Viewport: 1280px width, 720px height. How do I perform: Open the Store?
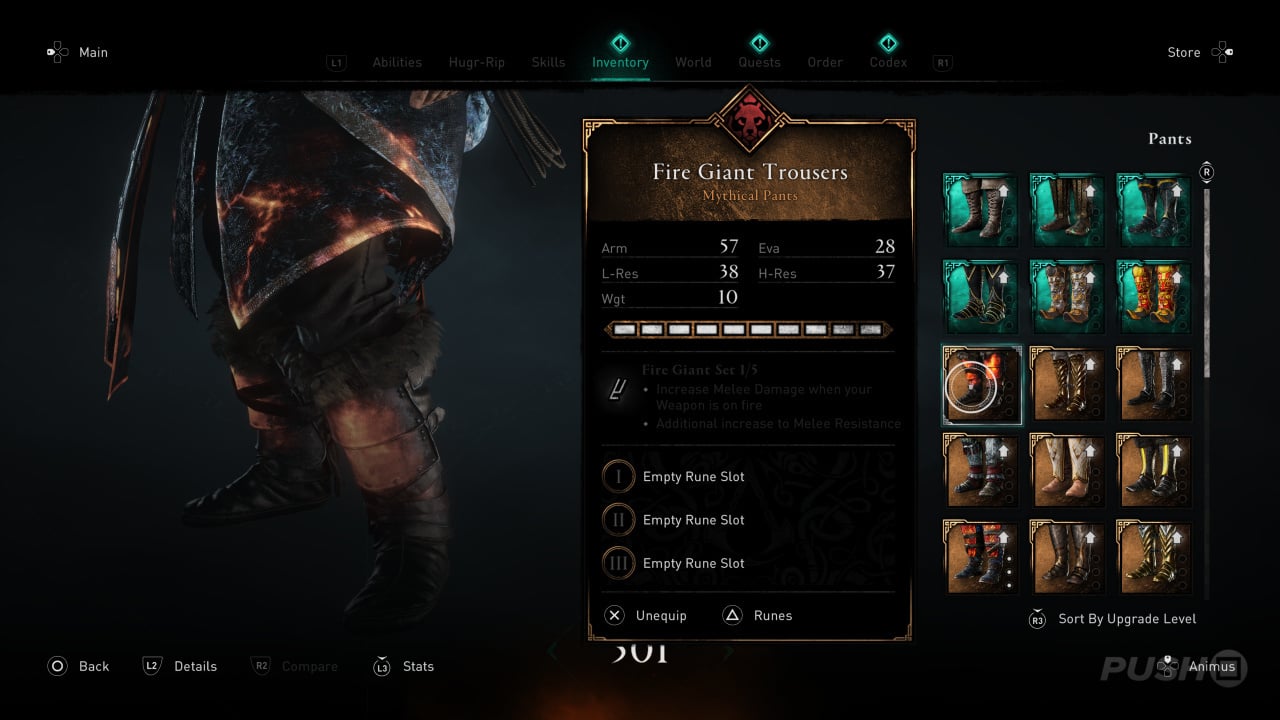[x=1184, y=52]
